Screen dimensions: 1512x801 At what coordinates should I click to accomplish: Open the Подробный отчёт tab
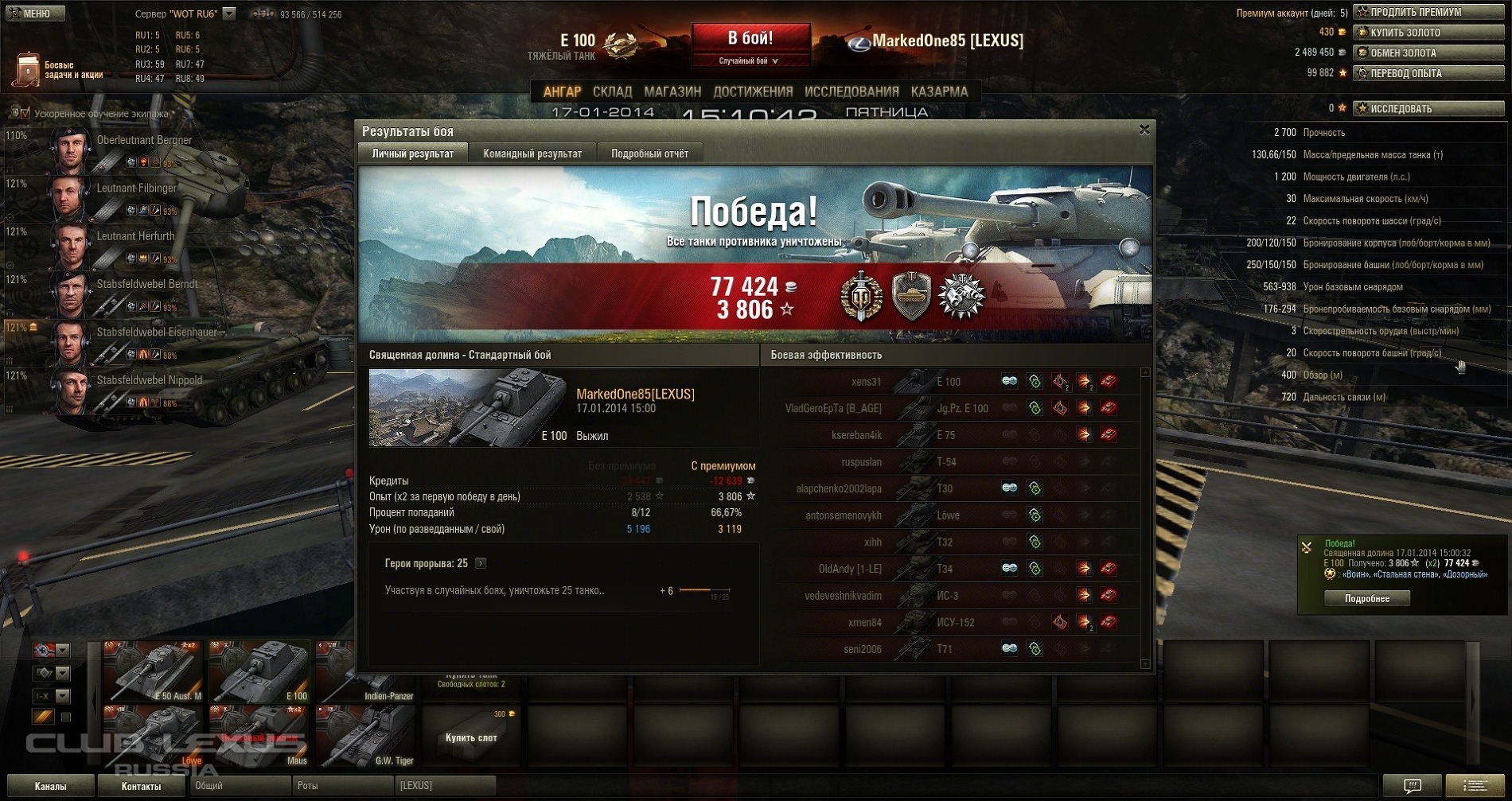pos(649,154)
